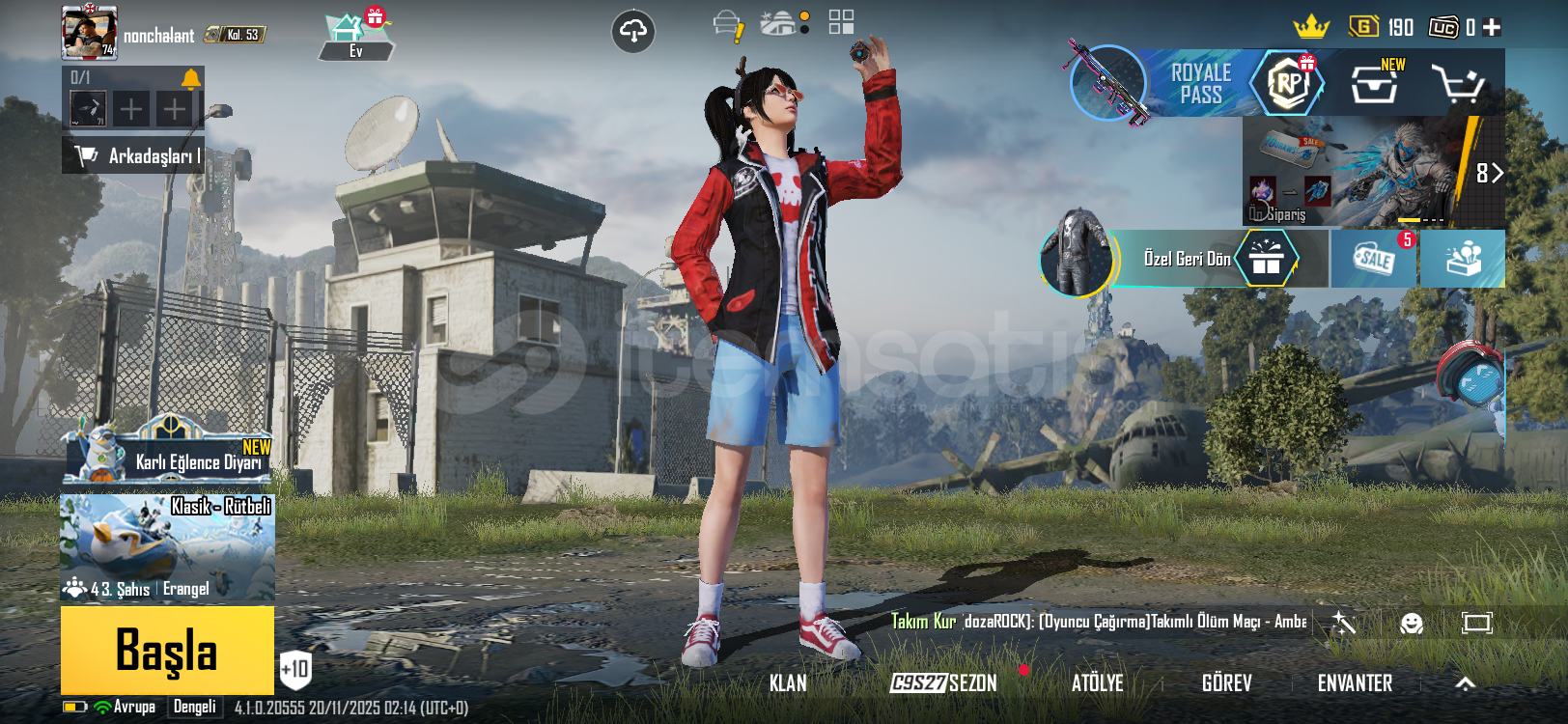Open the nonchalant player profile avatar

[x=89, y=32]
